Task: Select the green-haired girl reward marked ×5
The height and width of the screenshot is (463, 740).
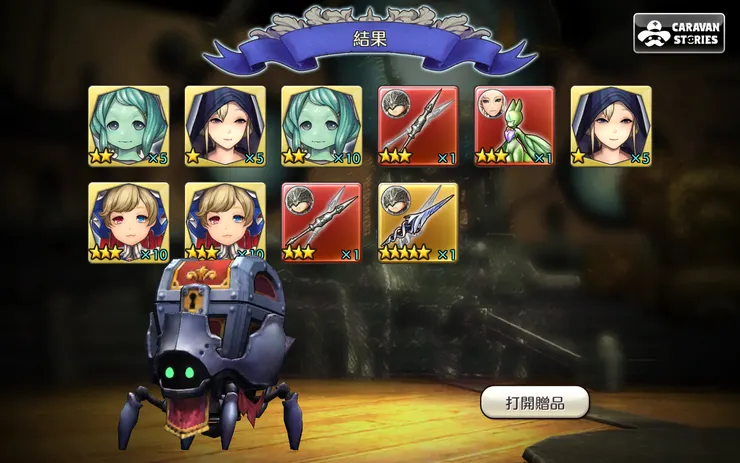Action: coord(129,126)
